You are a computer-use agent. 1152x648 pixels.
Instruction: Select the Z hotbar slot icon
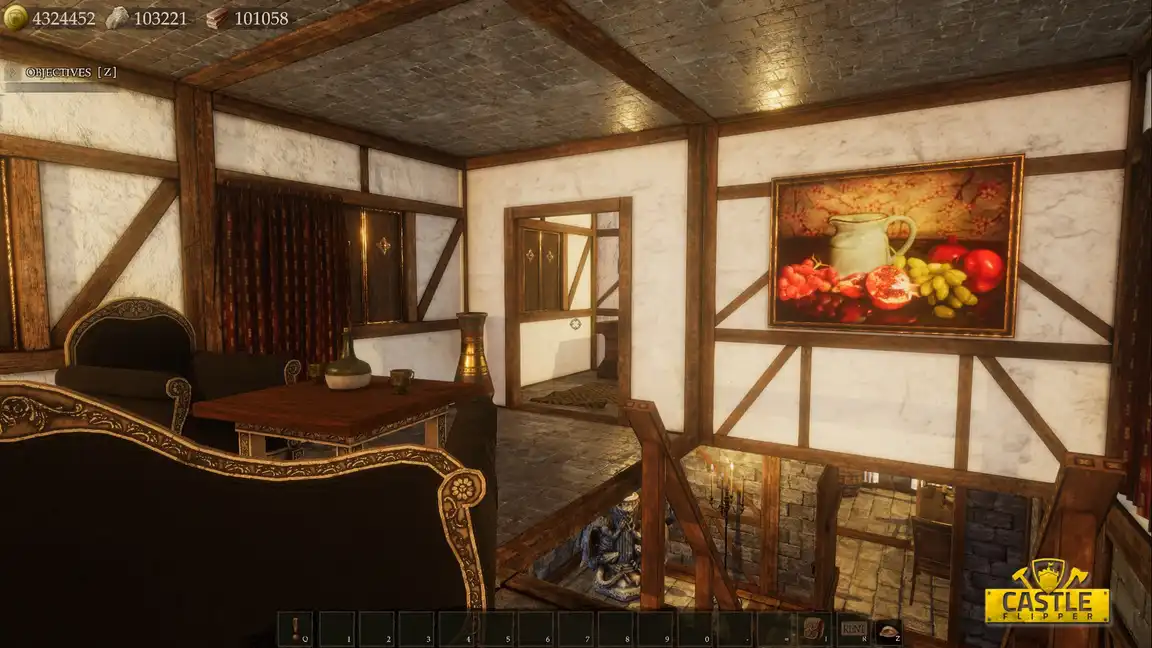tap(887, 629)
